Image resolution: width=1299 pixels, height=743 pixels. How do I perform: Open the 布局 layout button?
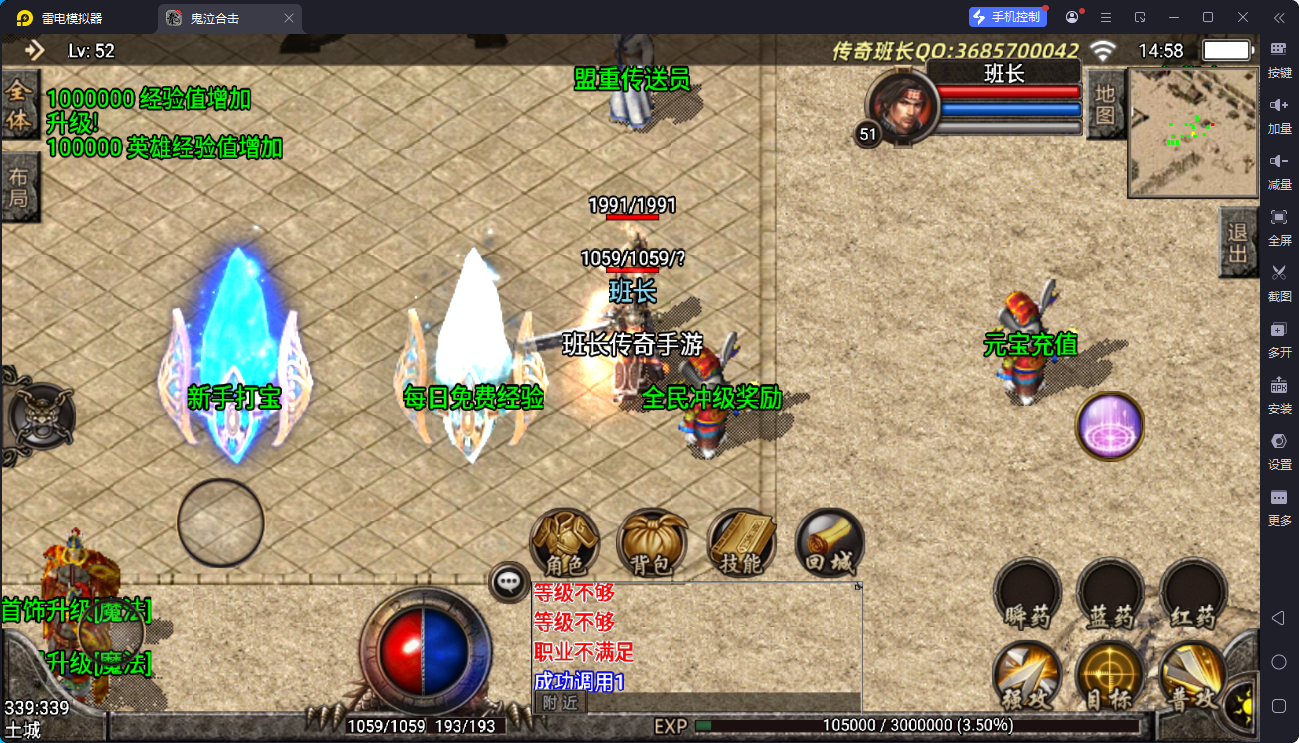click(x=19, y=187)
